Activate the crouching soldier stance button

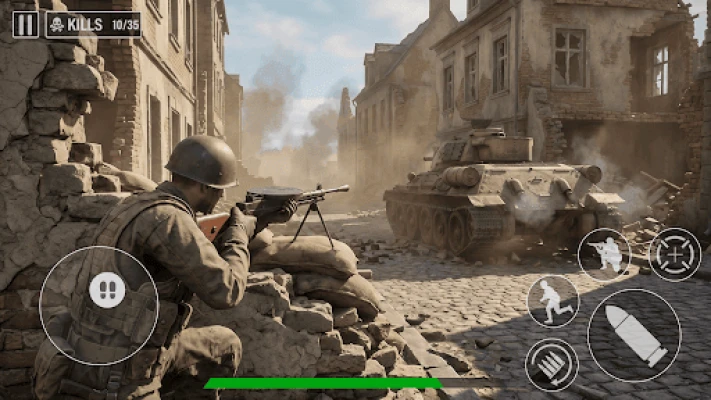604,254
